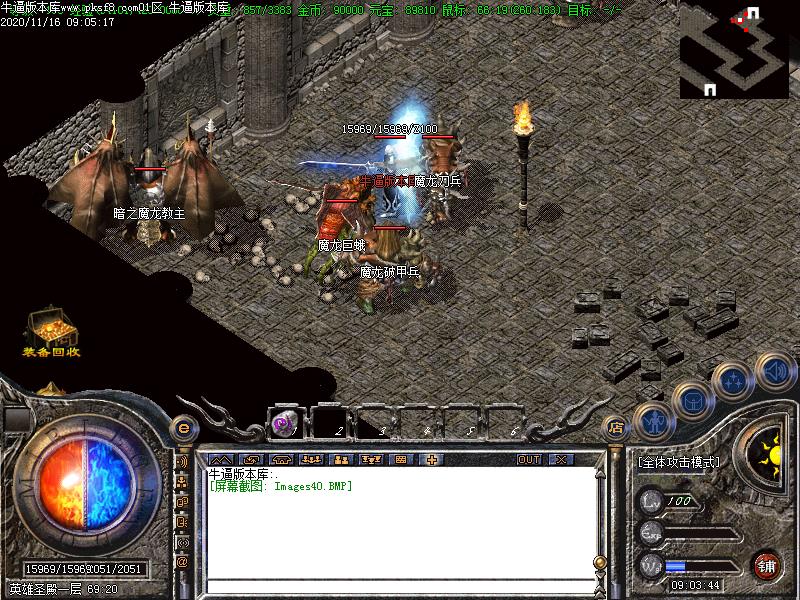Open the skills sparkle round button

pos(735,380)
